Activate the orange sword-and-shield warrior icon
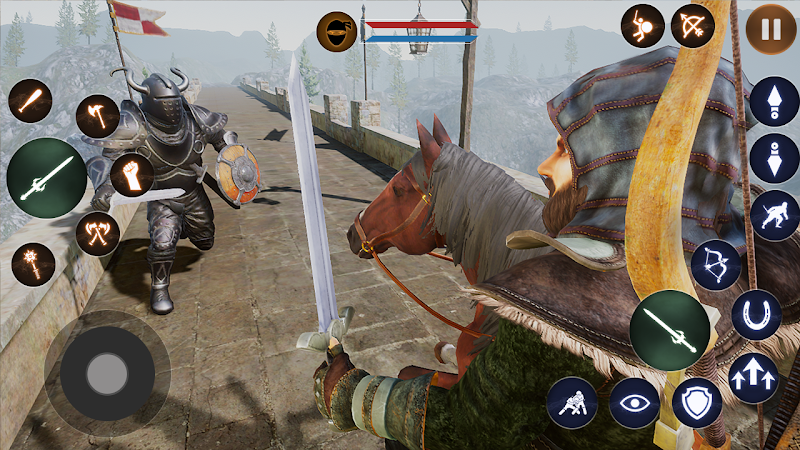This screenshot has height=450, width=800. coord(642,26)
